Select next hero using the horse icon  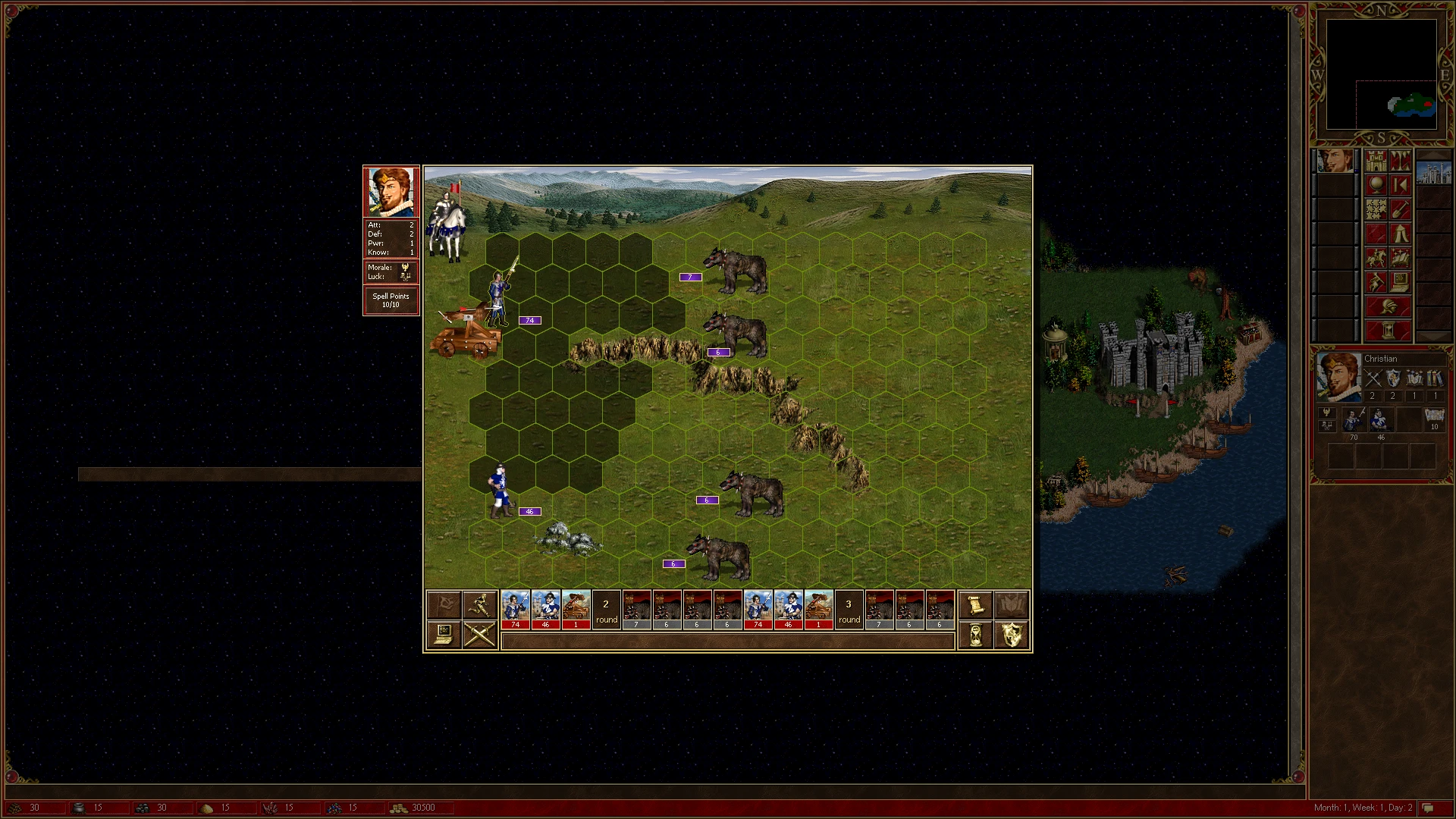(1375, 258)
